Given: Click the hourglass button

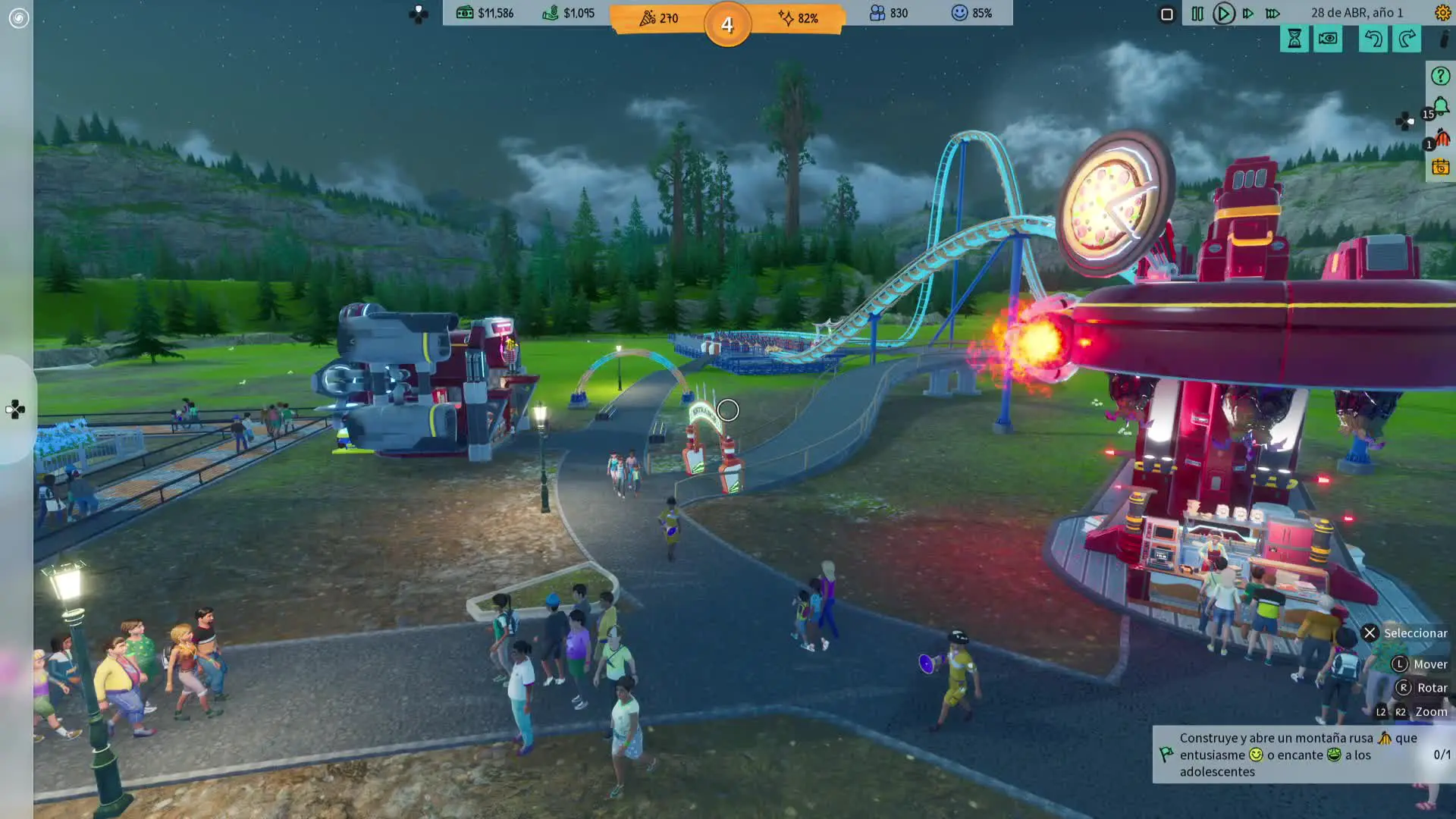Looking at the screenshot, I should [x=1294, y=39].
